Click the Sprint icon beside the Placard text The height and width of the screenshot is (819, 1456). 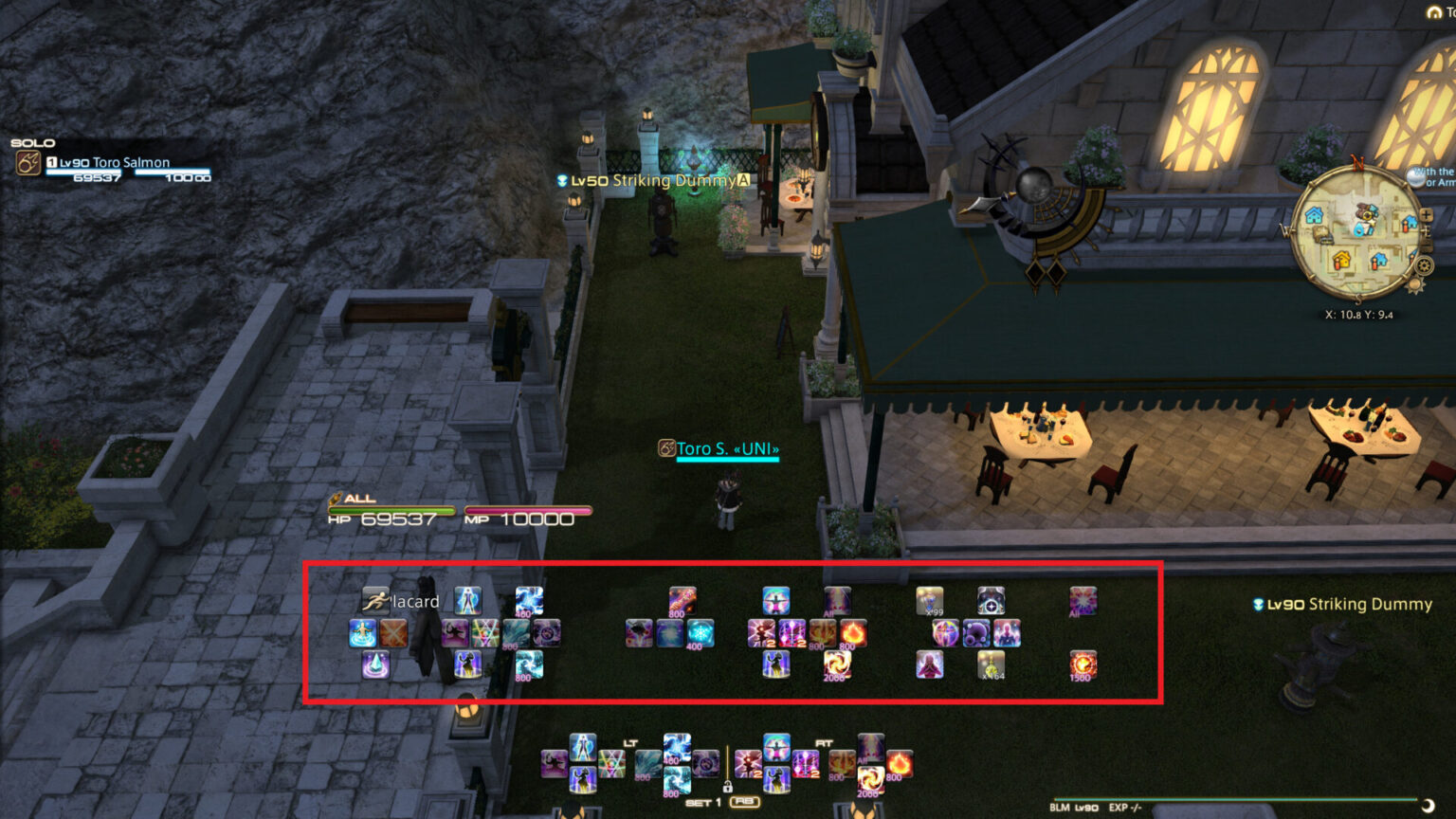click(x=376, y=602)
